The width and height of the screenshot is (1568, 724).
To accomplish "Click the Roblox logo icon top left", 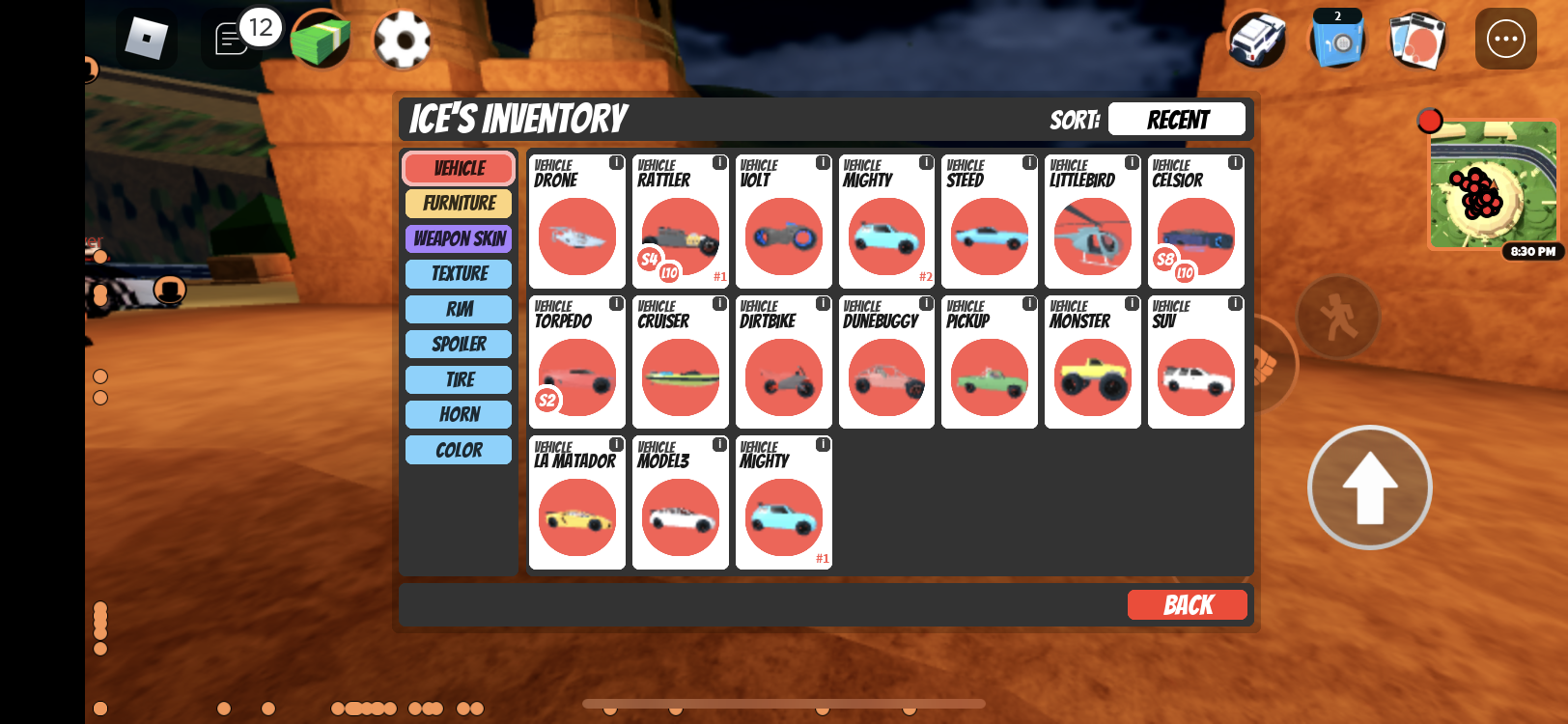I will (x=147, y=39).
